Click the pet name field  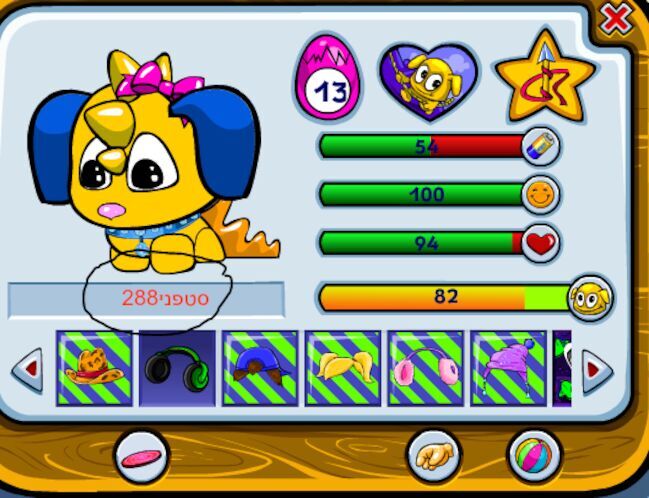point(146,299)
